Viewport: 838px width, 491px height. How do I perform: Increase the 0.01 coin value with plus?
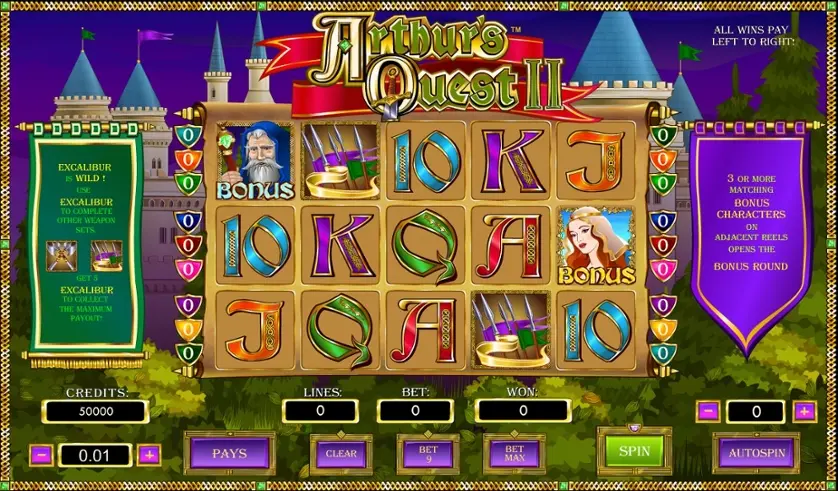[149, 455]
